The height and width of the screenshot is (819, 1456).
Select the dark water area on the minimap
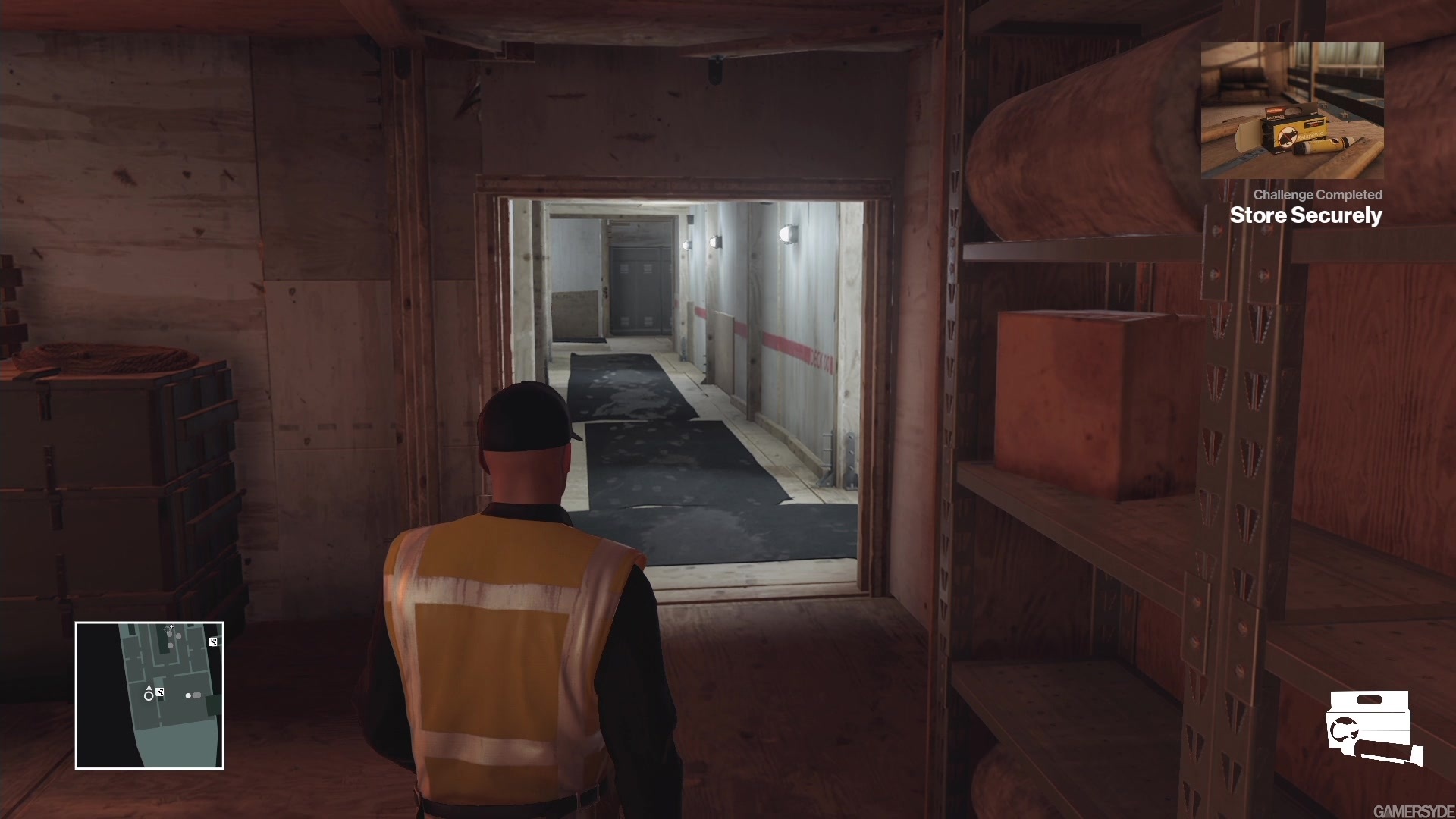99,699
